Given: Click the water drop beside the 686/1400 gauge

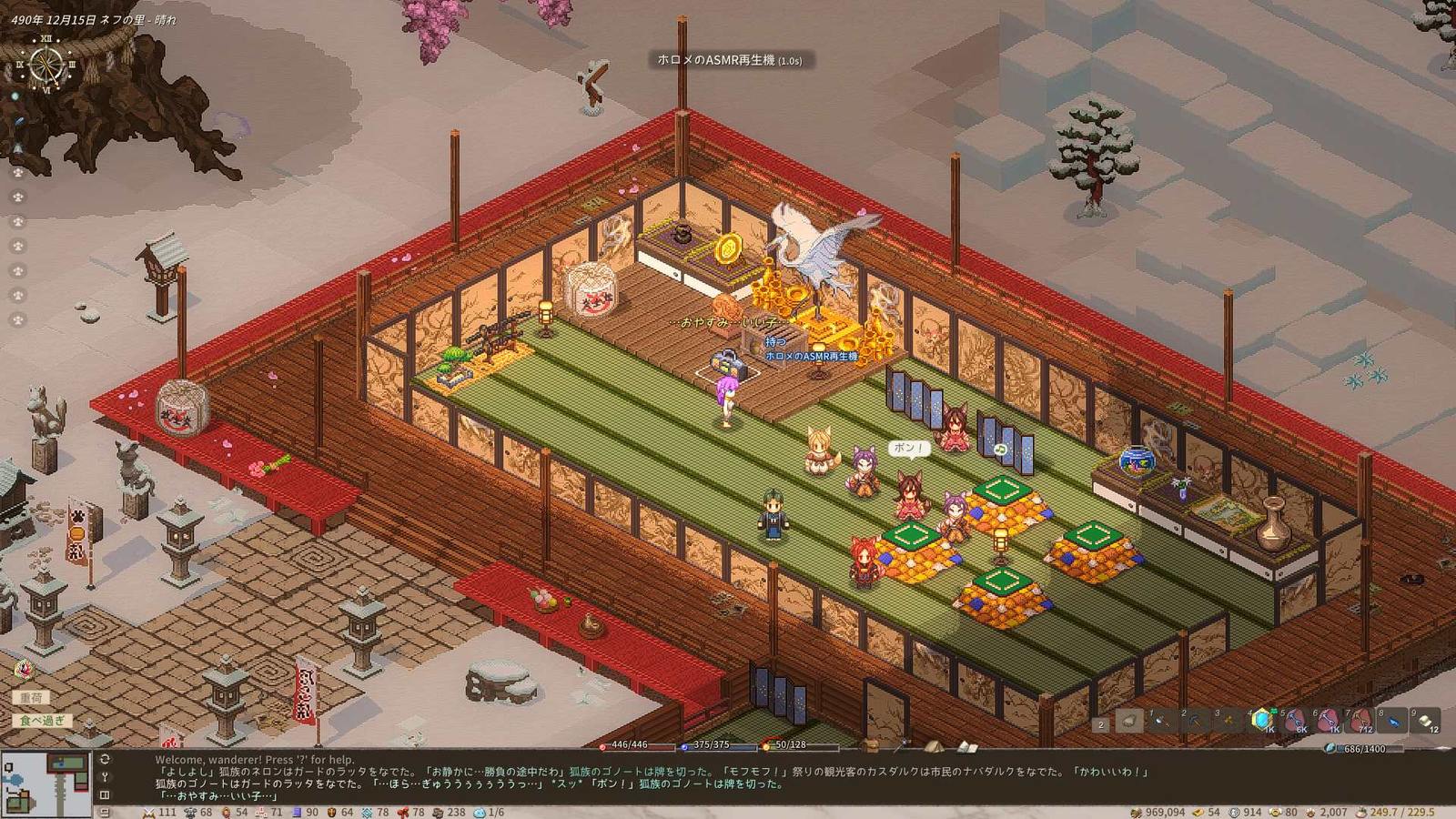Looking at the screenshot, I should coord(1329,747).
